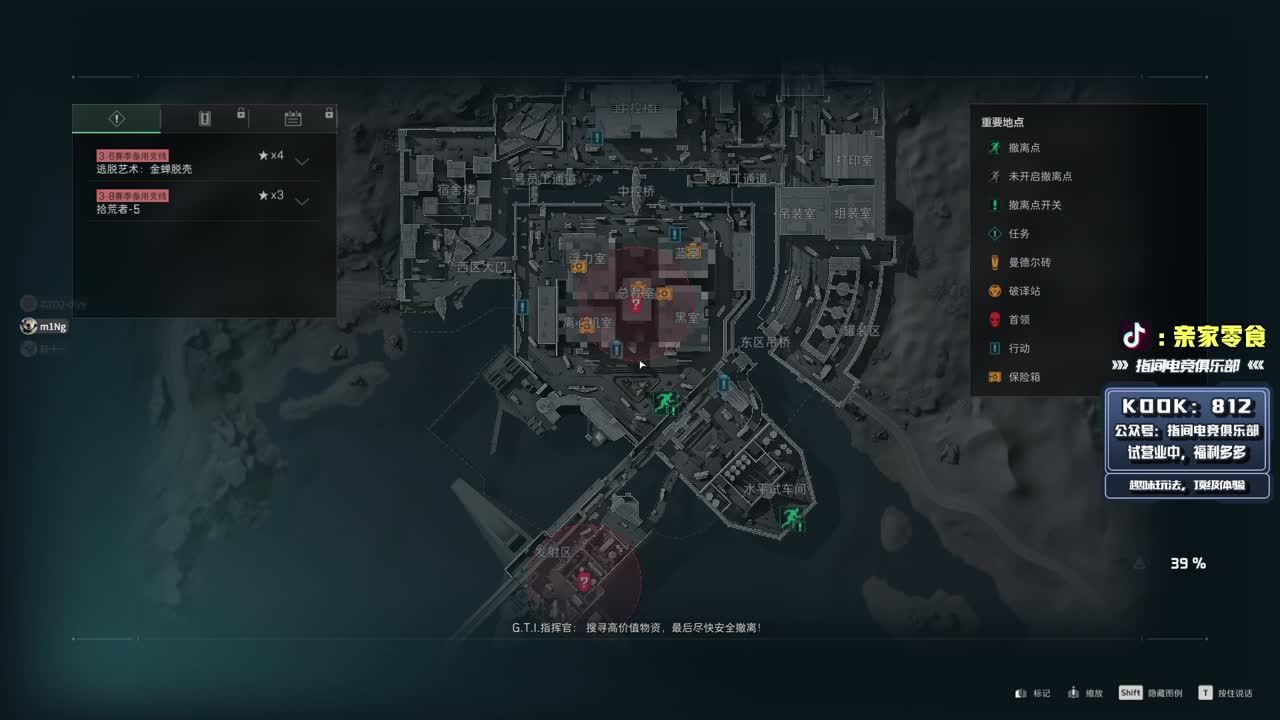Viewport: 1280px width, 720px height.
Task: Select the 保险箱 legend entry
Action: tap(1024, 377)
